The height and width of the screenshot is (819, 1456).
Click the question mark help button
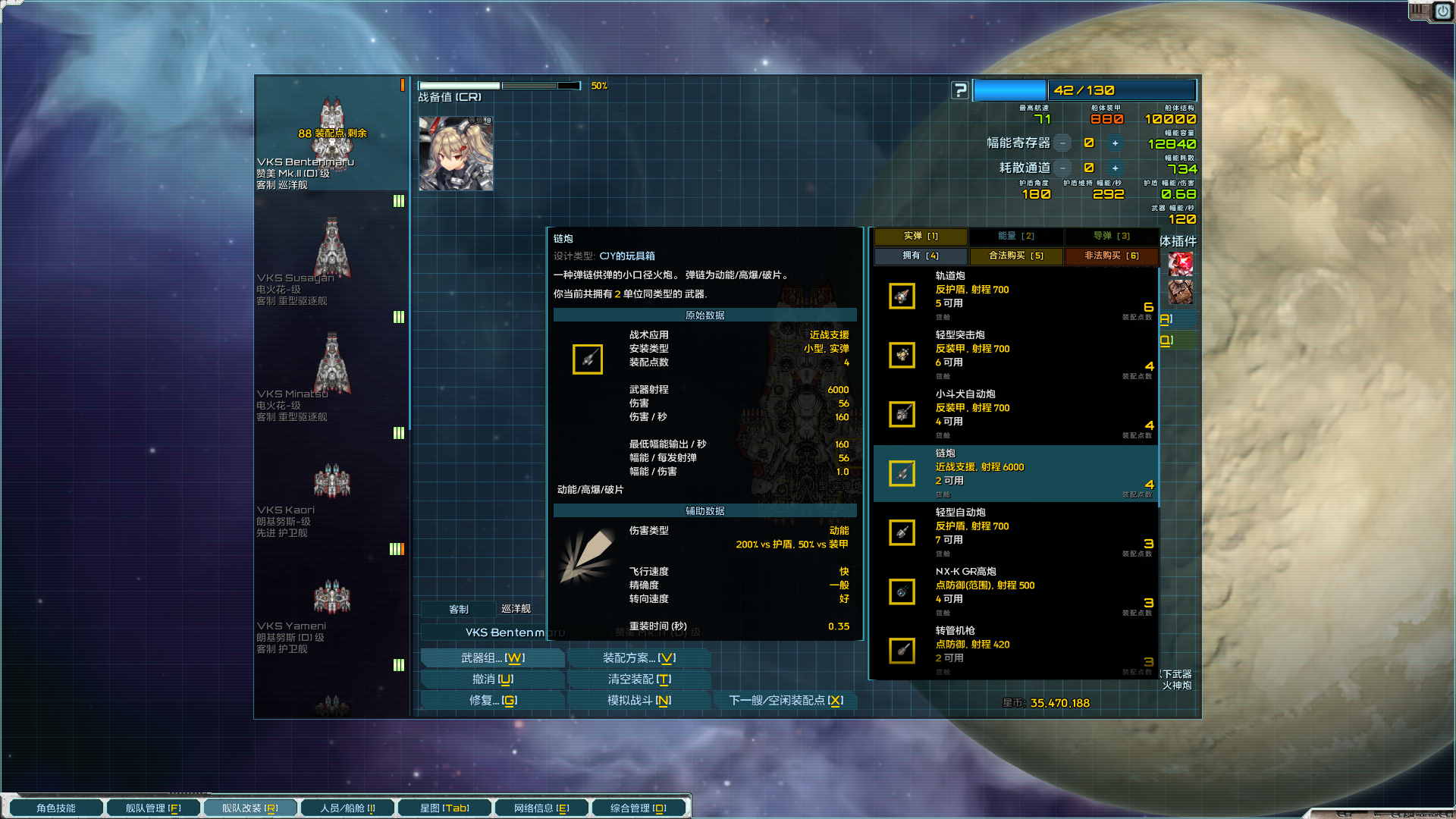pos(962,90)
